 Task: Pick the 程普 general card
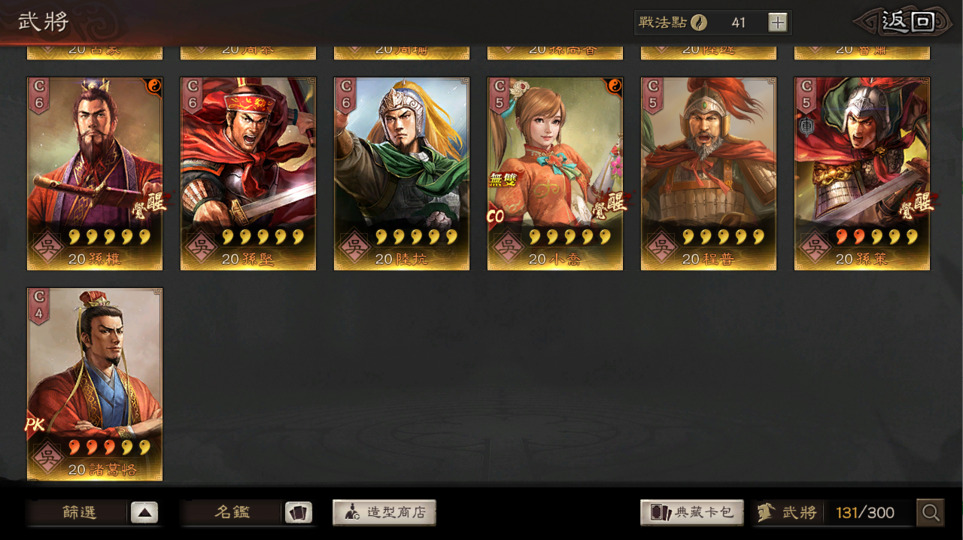click(x=709, y=173)
